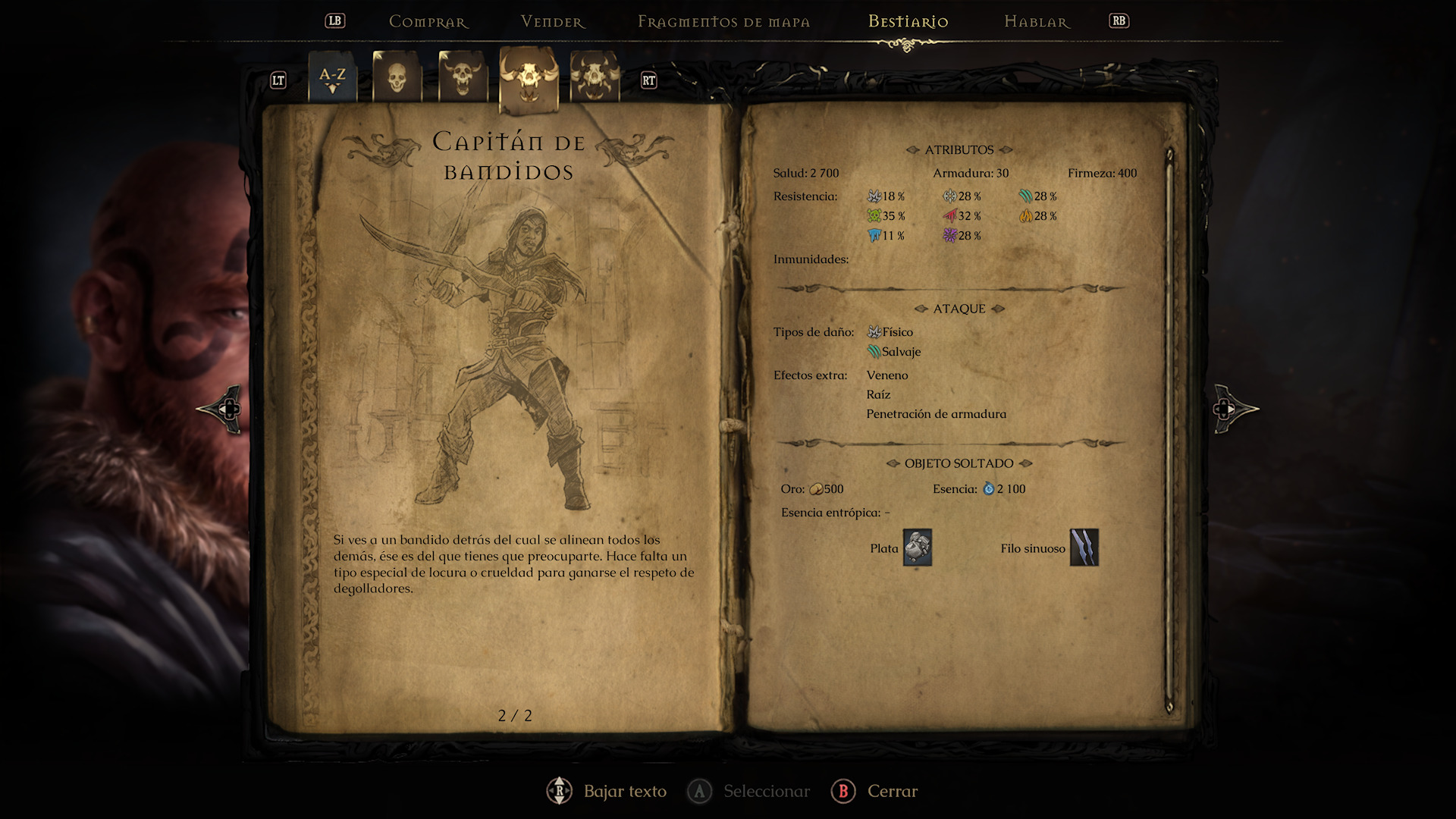Open the spiked skull bestiary category
The height and width of the screenshot is (819, 1456).
point(595,77)
